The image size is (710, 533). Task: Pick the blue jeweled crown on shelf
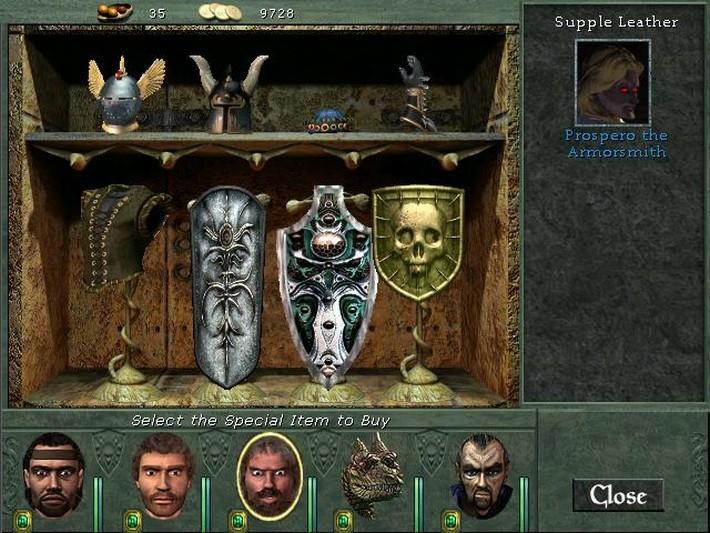point(327,120)
